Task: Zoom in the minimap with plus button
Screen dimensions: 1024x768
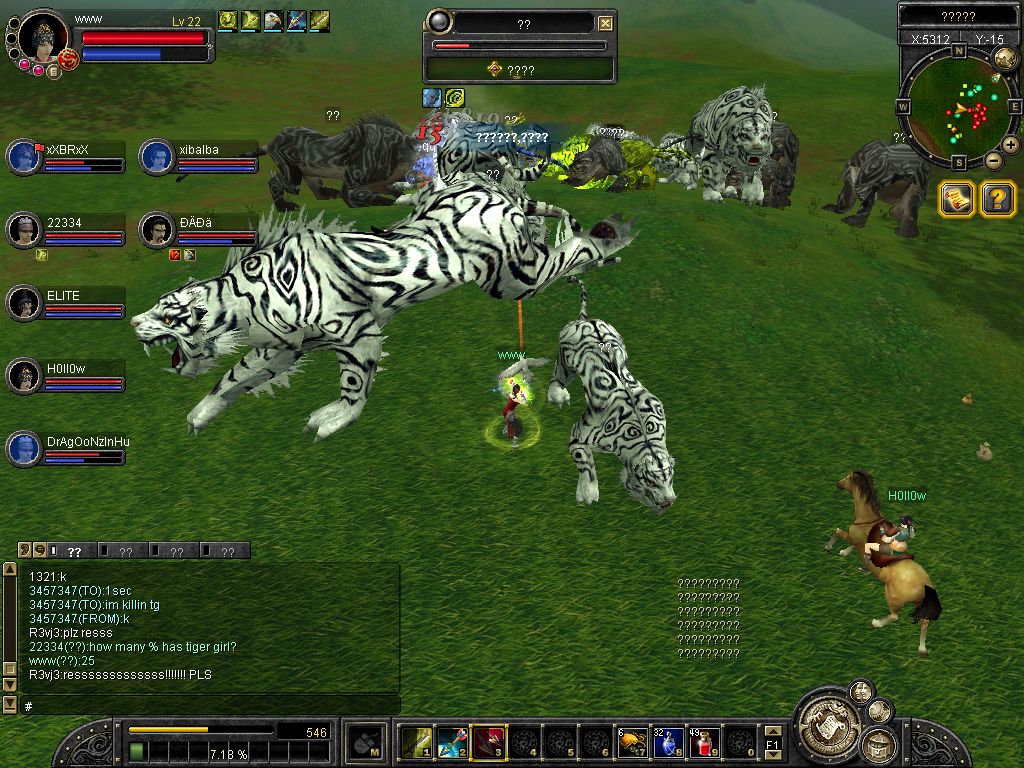Action: pos(1011,145)
